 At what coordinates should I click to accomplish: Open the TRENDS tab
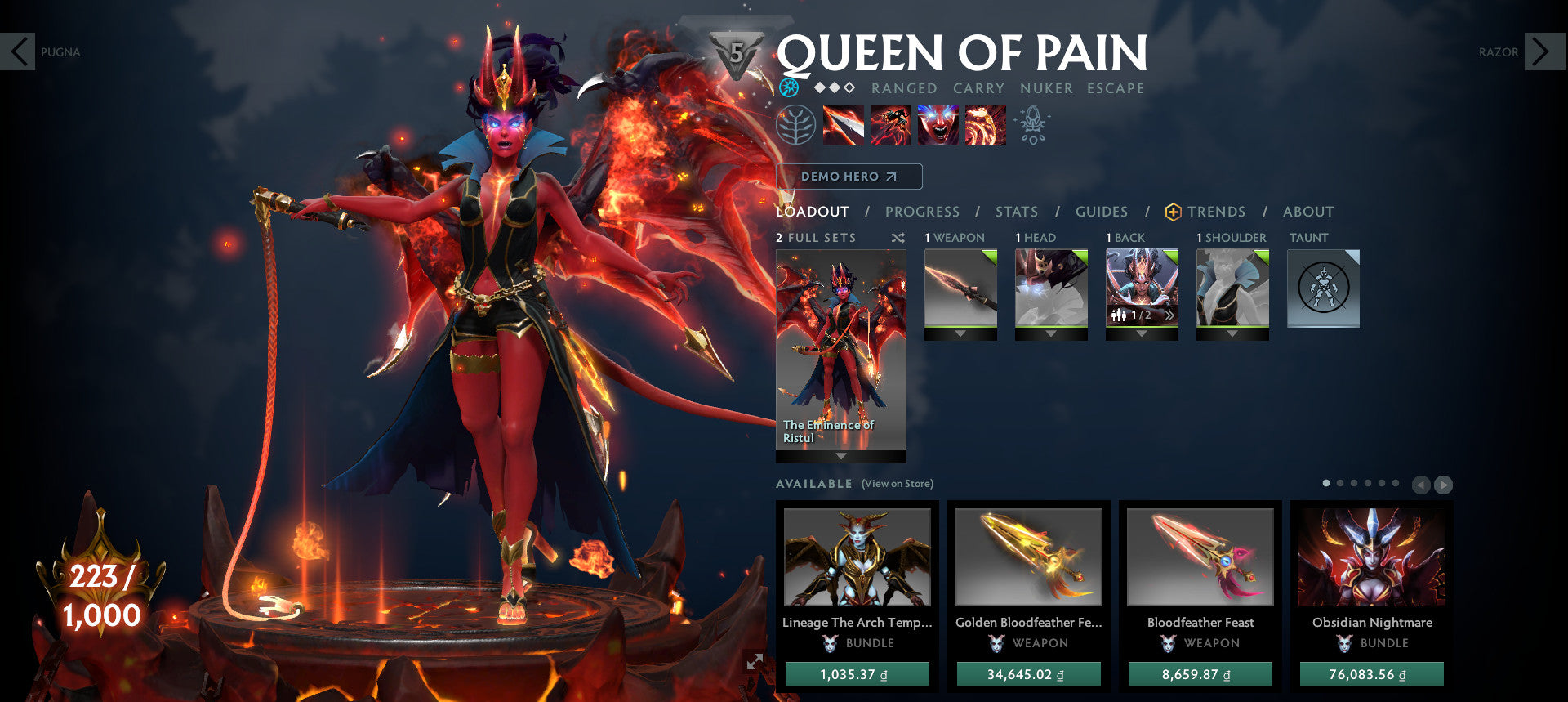coord(1217,211)
